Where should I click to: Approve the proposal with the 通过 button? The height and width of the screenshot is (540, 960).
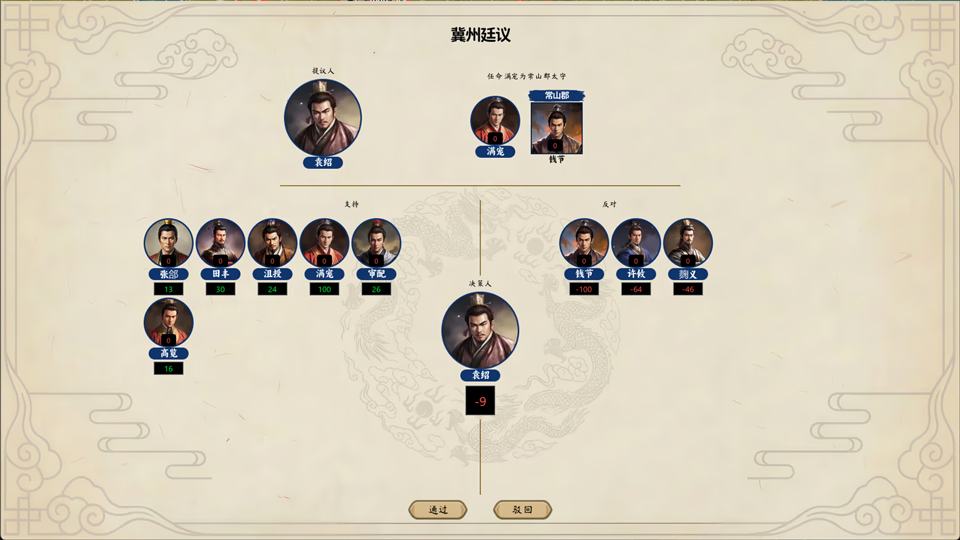[438, 510]
